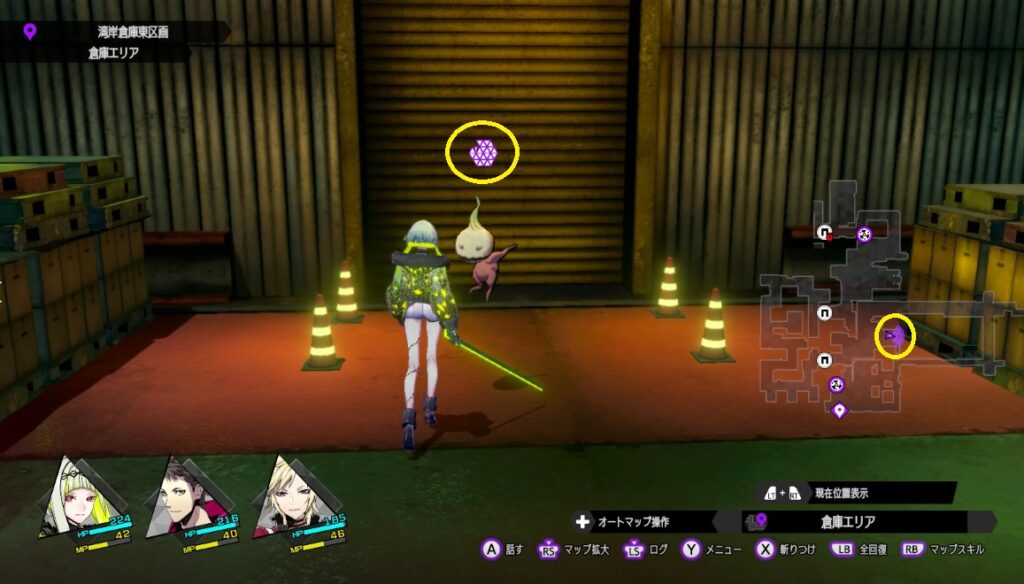Choose the blonde man's party portrait

coord(288,497)
